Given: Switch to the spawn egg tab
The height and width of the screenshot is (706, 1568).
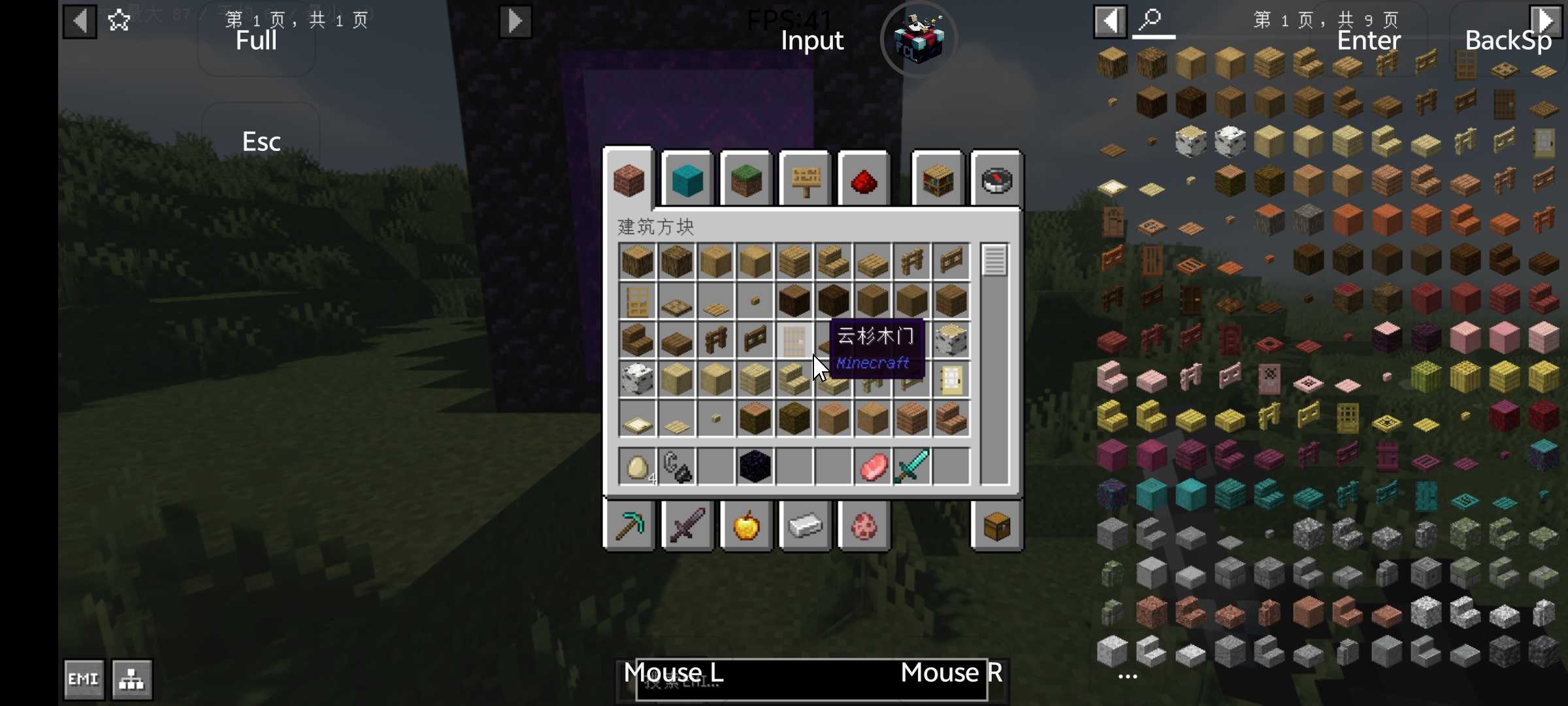Looking at the screenshot, I should click(x=864, y=525).
